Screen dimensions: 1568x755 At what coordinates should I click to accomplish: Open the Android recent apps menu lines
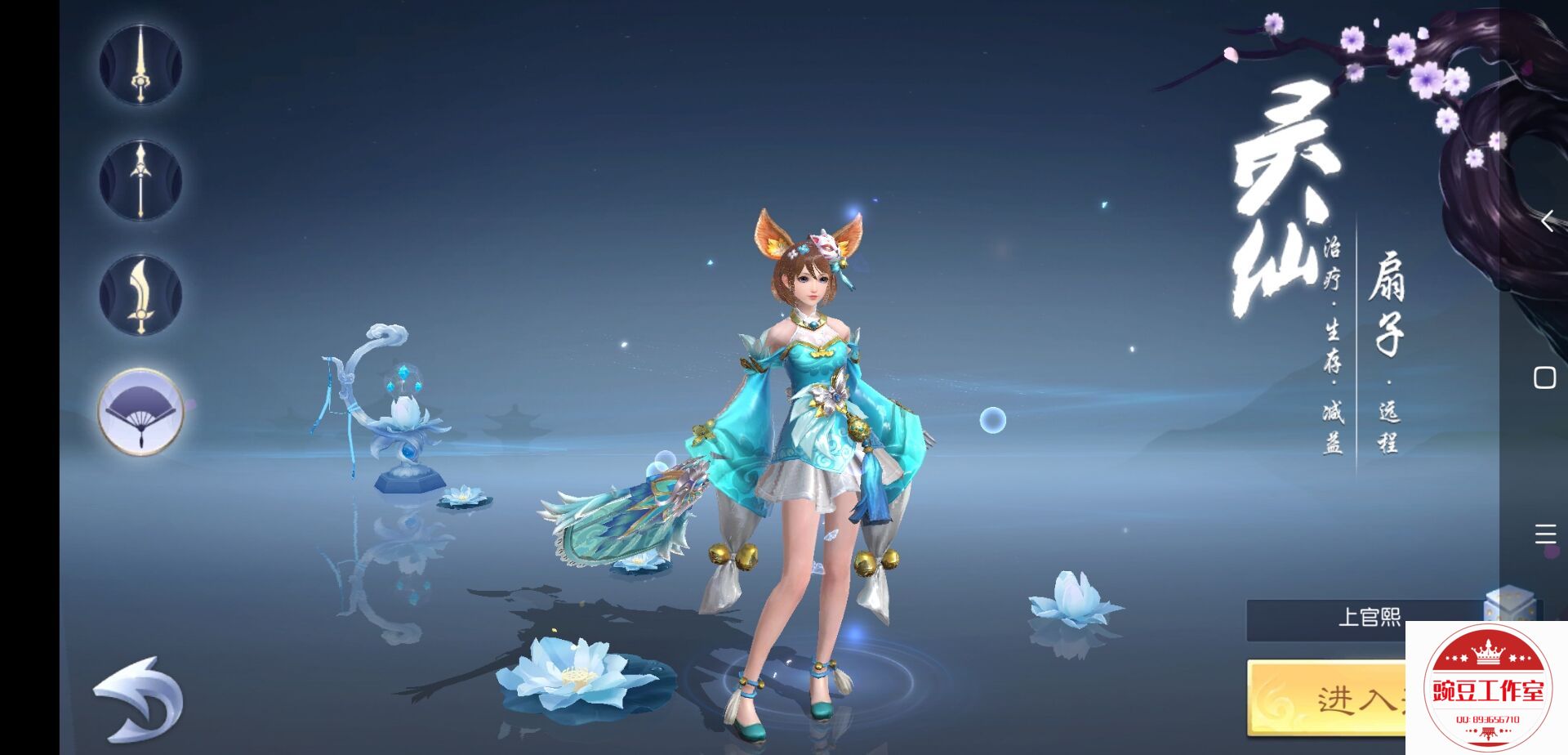[x=1544, y=534]
